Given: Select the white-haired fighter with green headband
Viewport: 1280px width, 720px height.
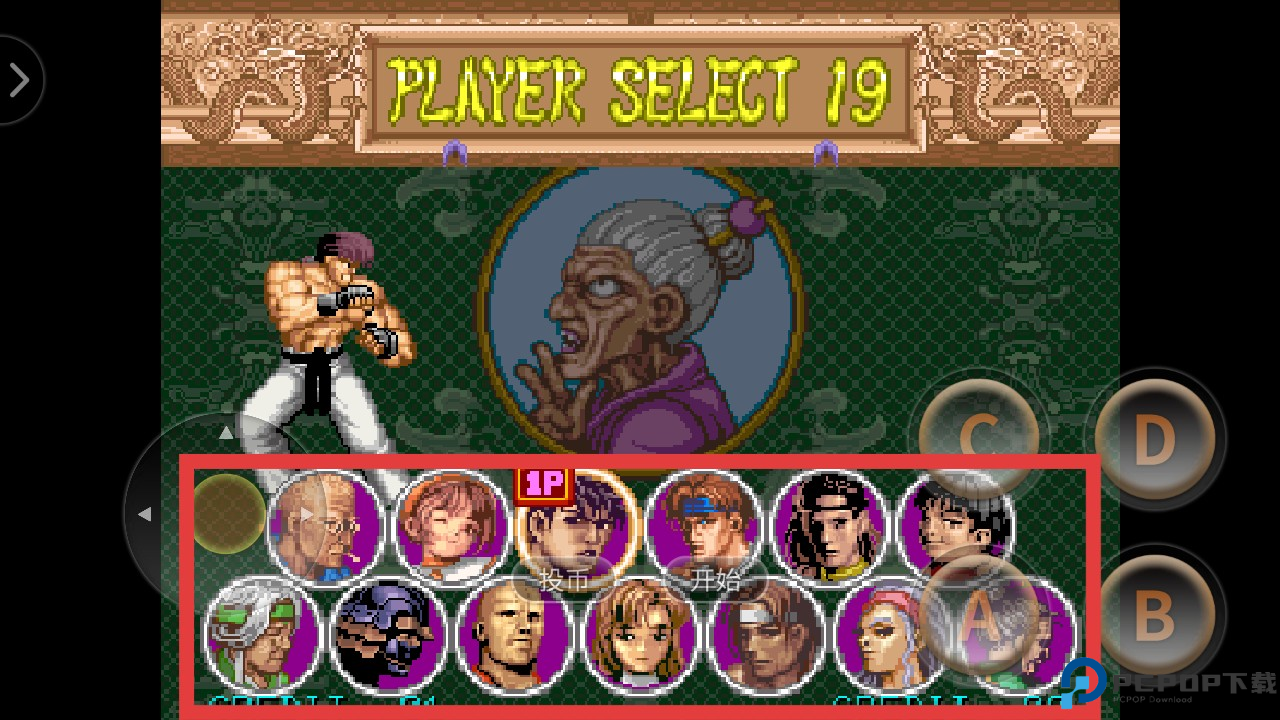Looking at the screenshot, I should [x=261, y=634].
